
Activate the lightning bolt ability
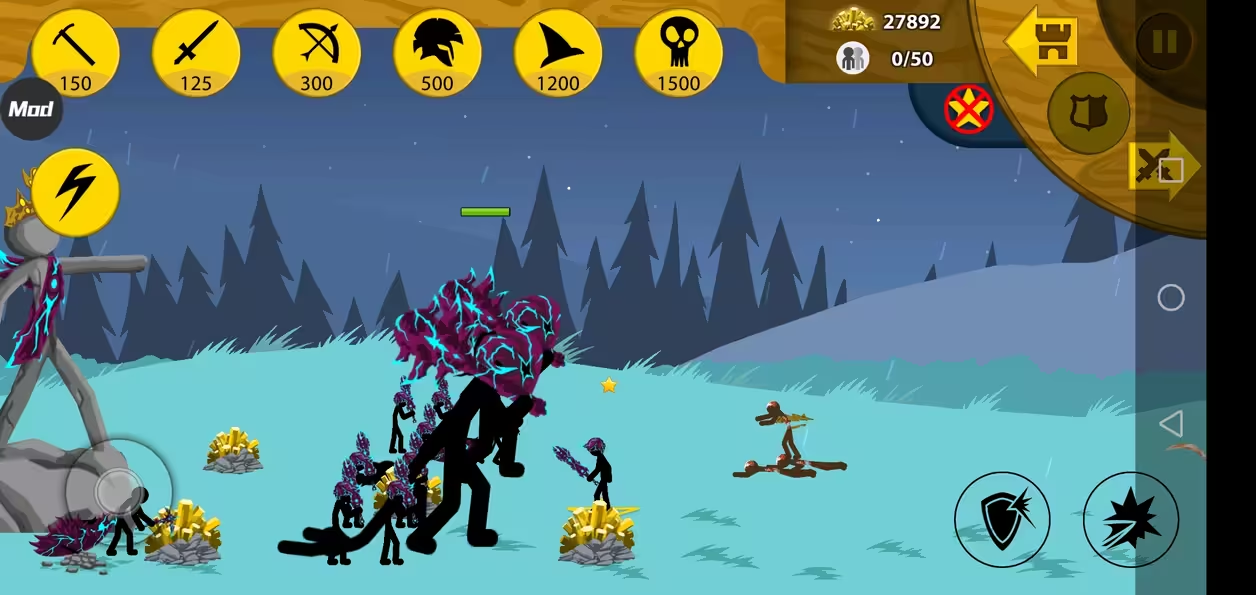click(75, 192)
